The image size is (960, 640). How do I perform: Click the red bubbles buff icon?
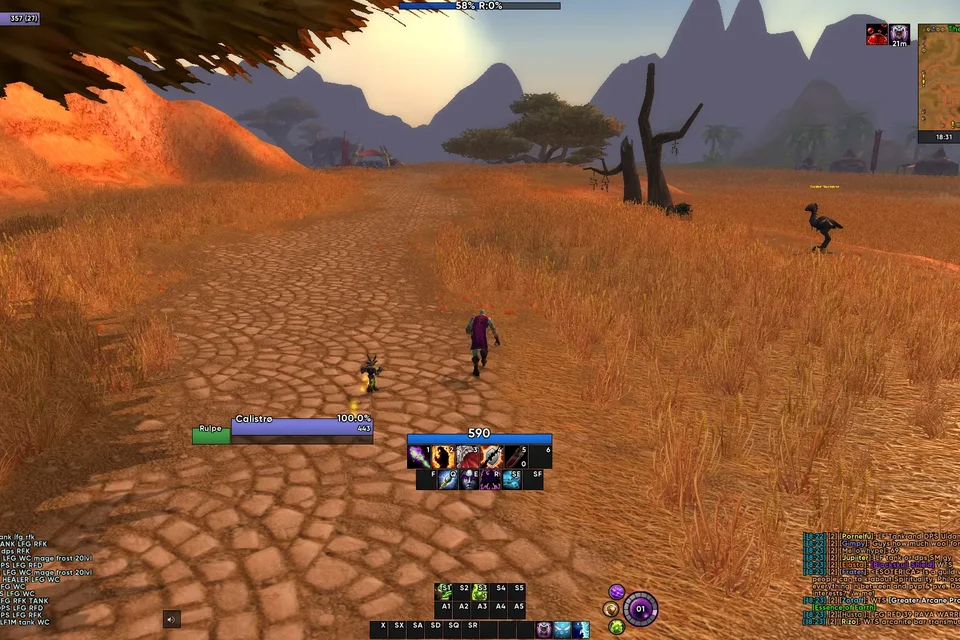[876, 34]
